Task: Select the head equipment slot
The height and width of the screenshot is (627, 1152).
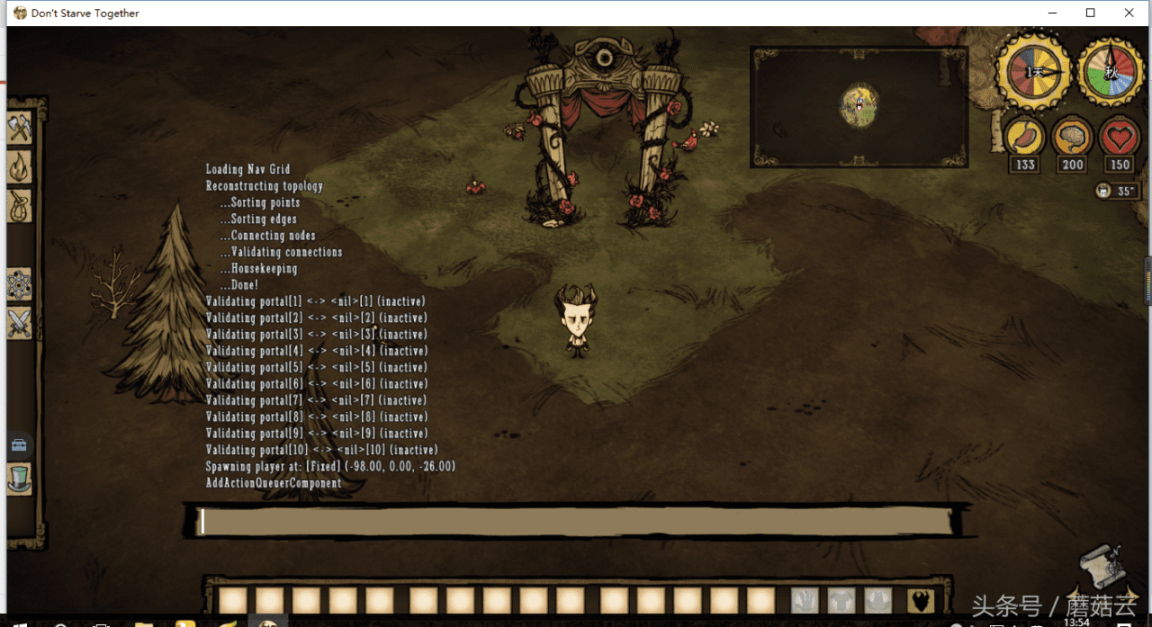Action: point(877,600)
